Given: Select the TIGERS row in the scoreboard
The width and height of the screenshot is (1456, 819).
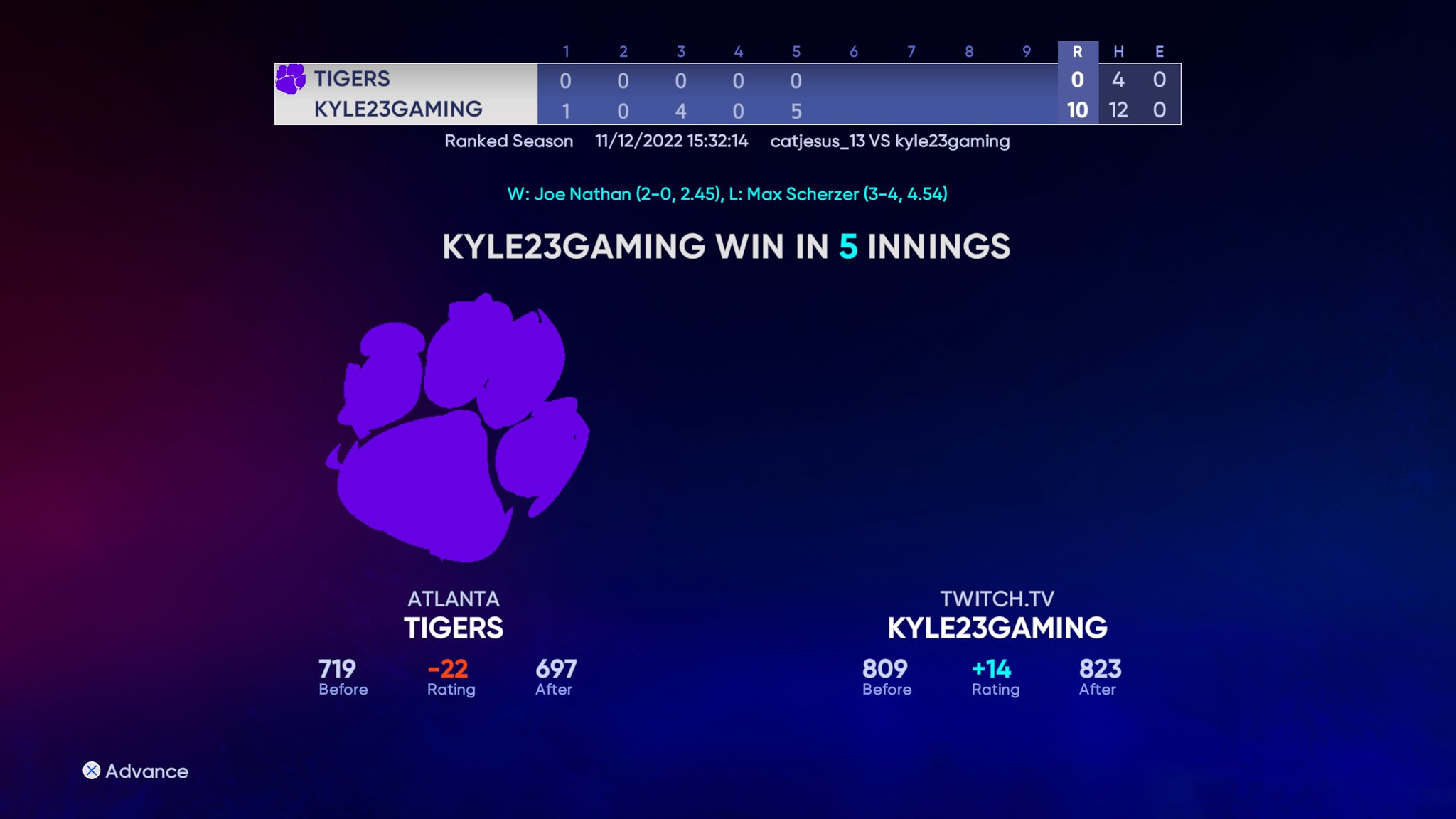Looking at the screenshot, I should 351,78.
